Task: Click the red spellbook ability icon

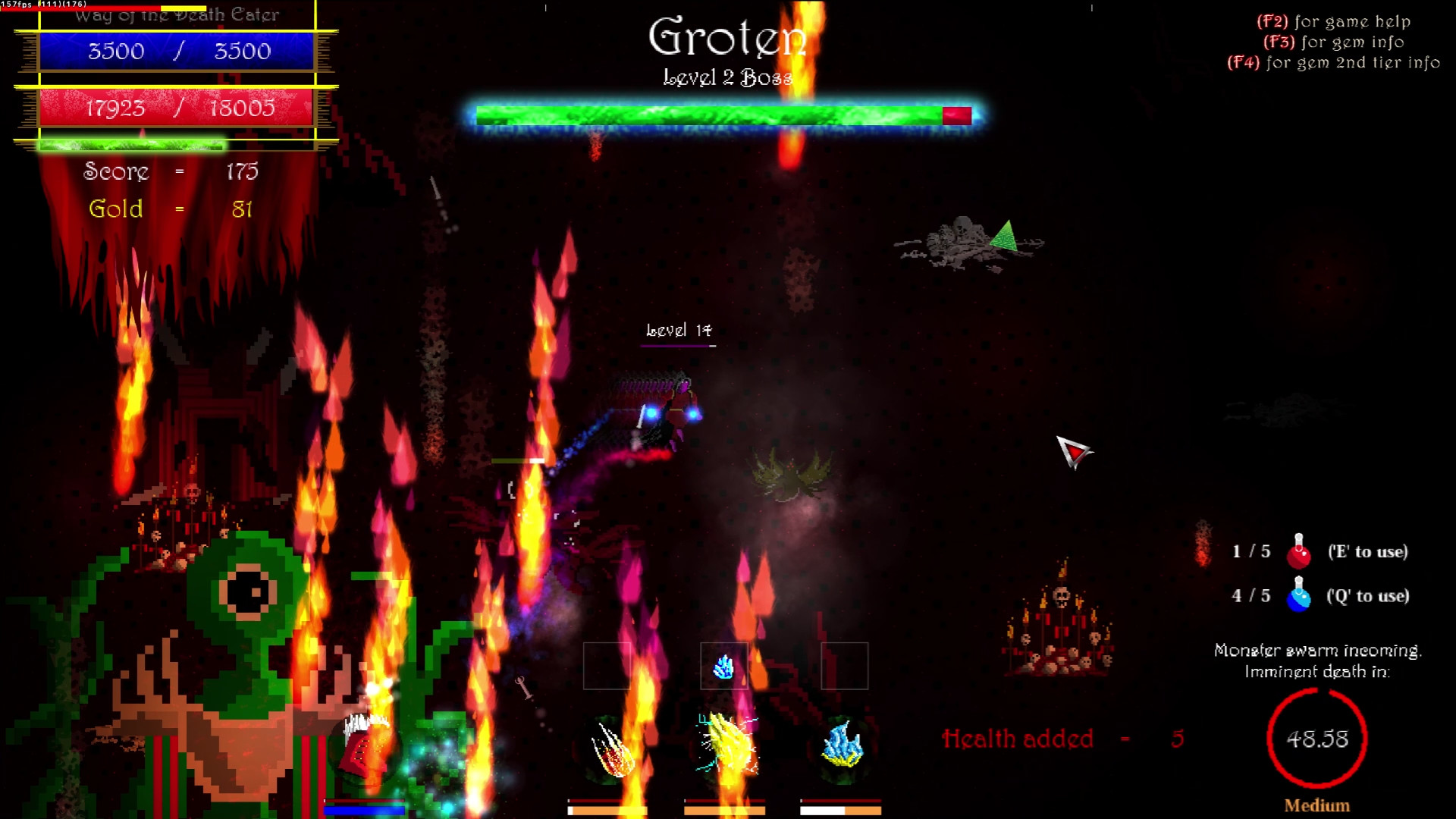Action: click(362, 747)
